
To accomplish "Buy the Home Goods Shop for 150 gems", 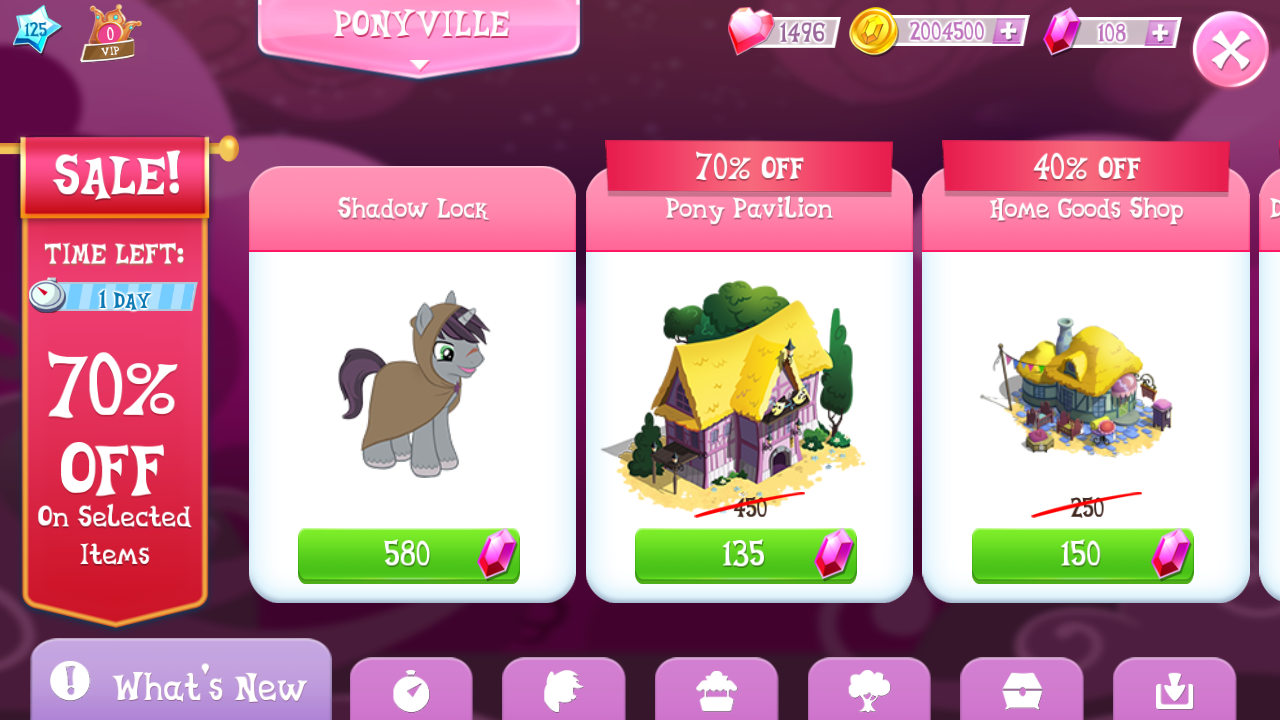I will (1082, 555).
